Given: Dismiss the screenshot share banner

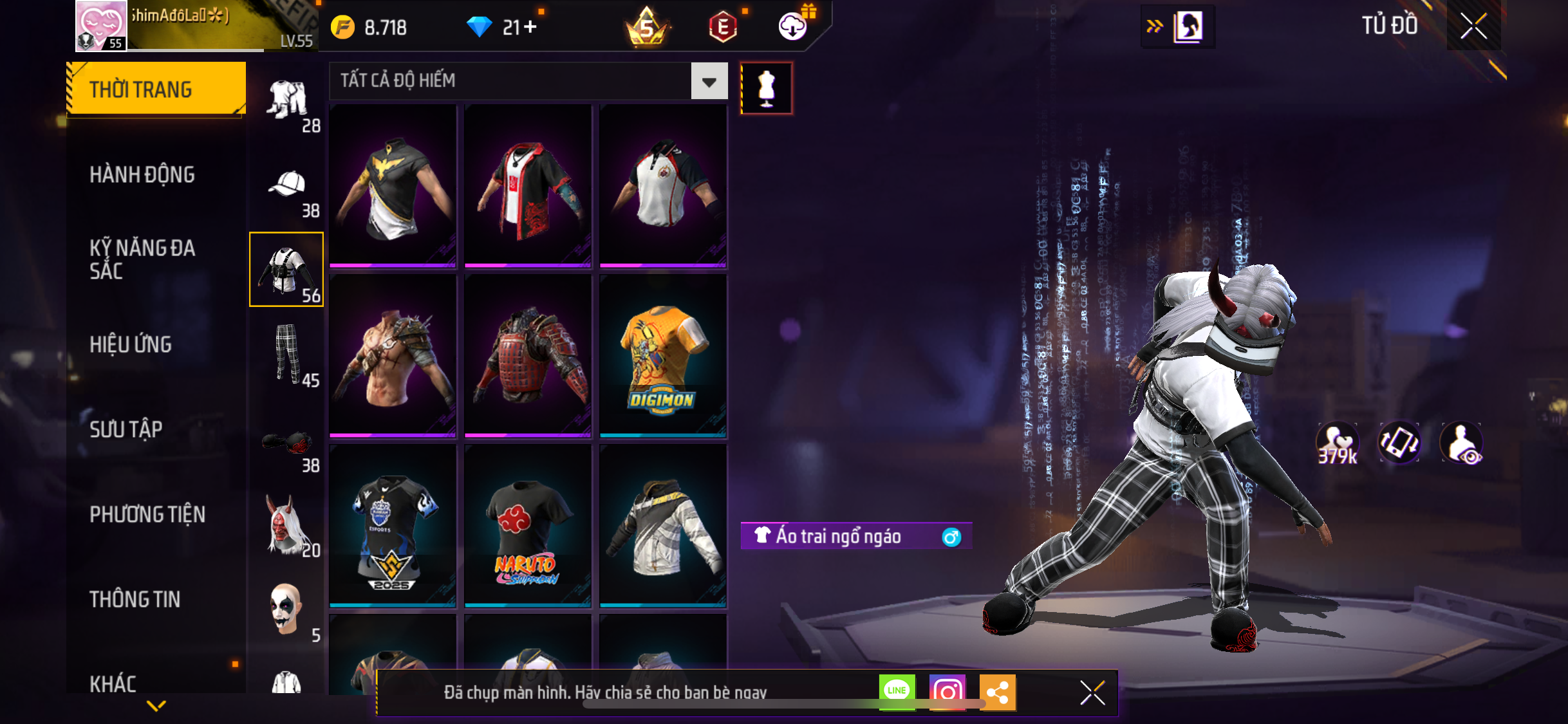Looking at the screenshot, I should click(x=1092, y=692).
